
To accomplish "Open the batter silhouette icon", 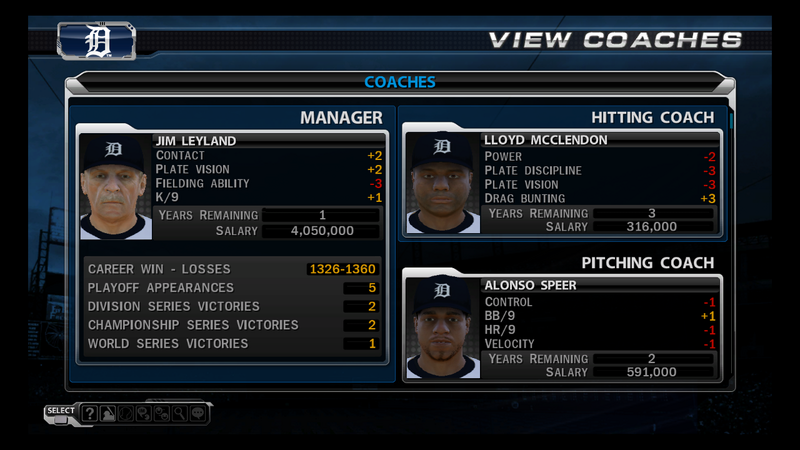I will (107, 413).
